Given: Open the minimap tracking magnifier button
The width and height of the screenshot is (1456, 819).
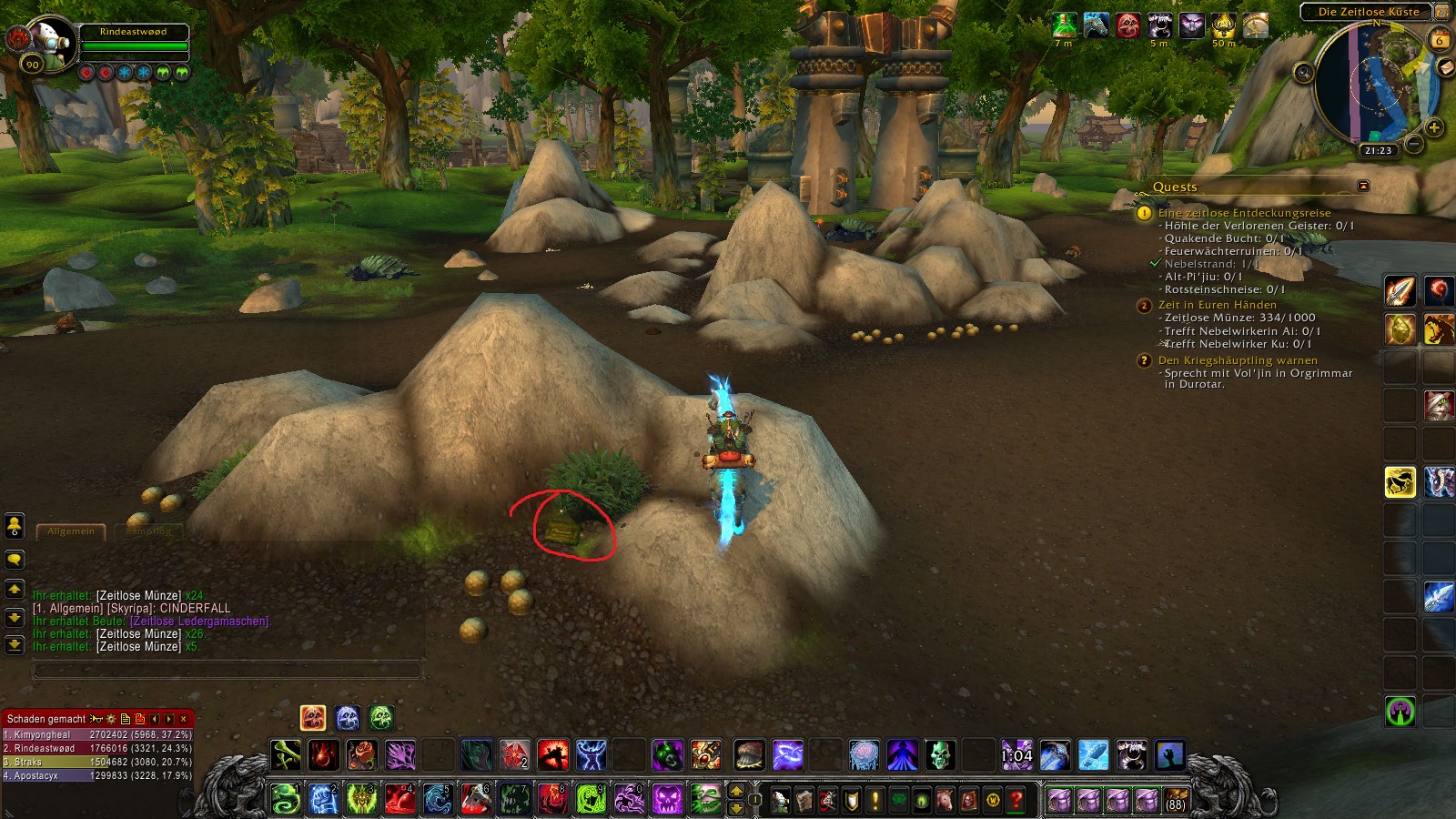Looking at the screenshot, I should 1303,73.
